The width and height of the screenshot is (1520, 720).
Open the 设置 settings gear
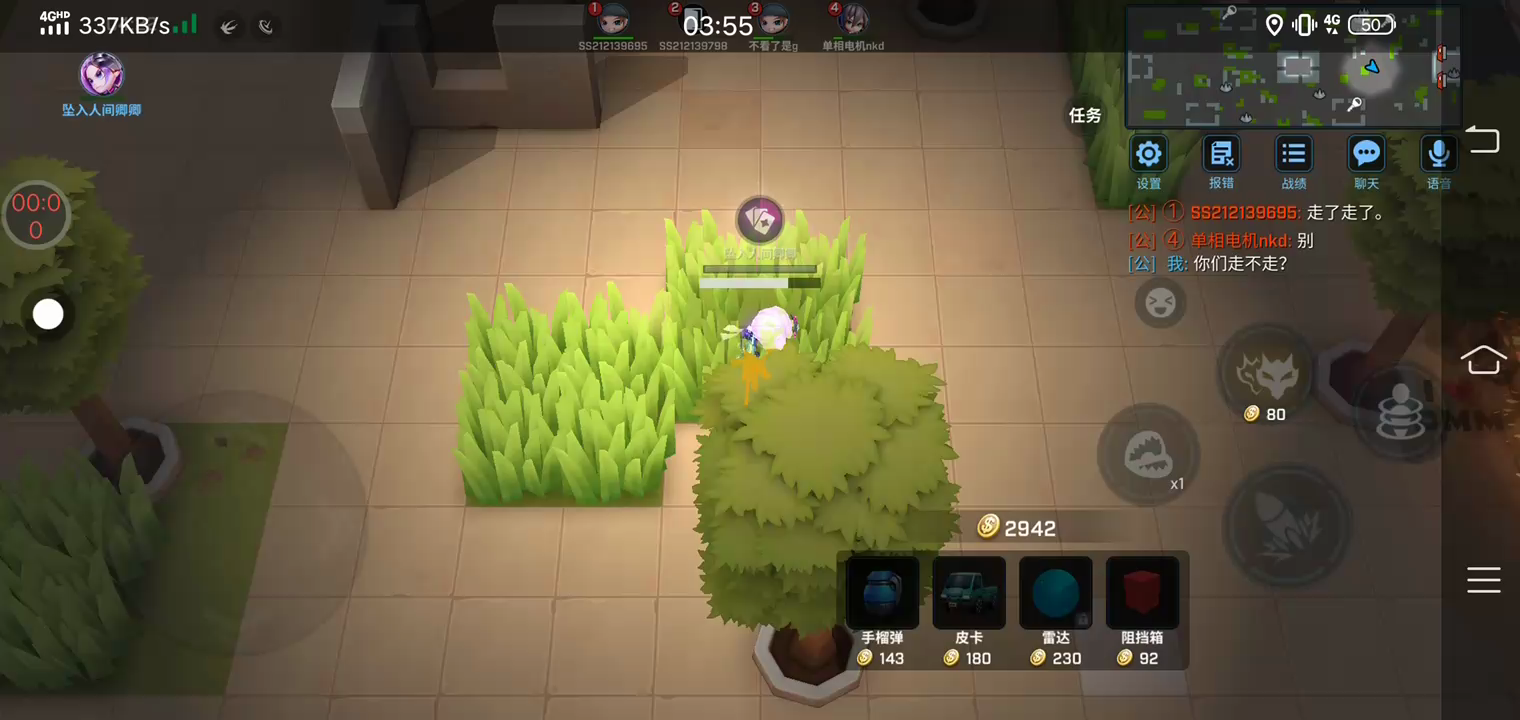tap(1148, 154)
